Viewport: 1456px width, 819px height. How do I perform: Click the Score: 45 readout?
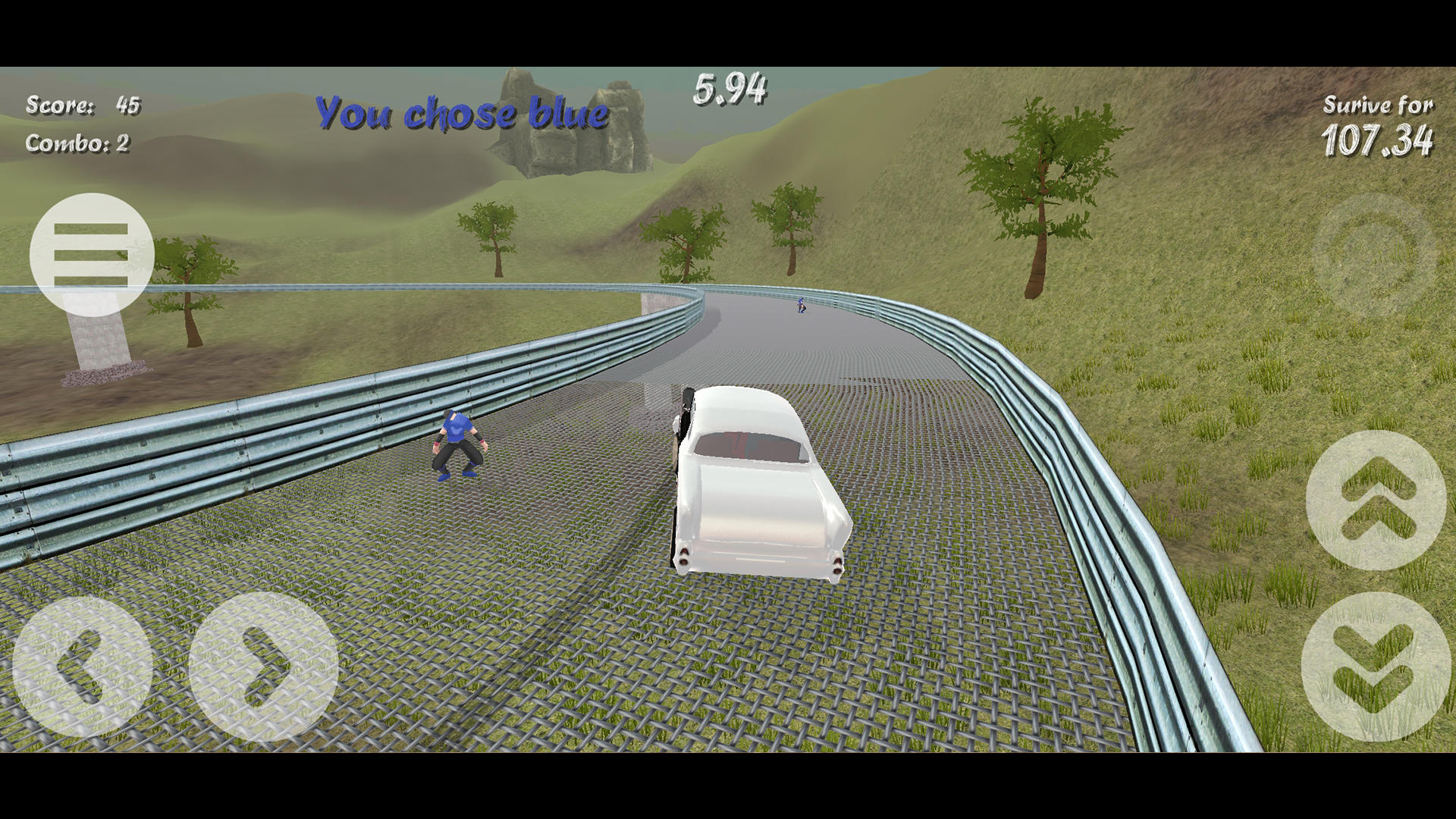coord(83,106)
